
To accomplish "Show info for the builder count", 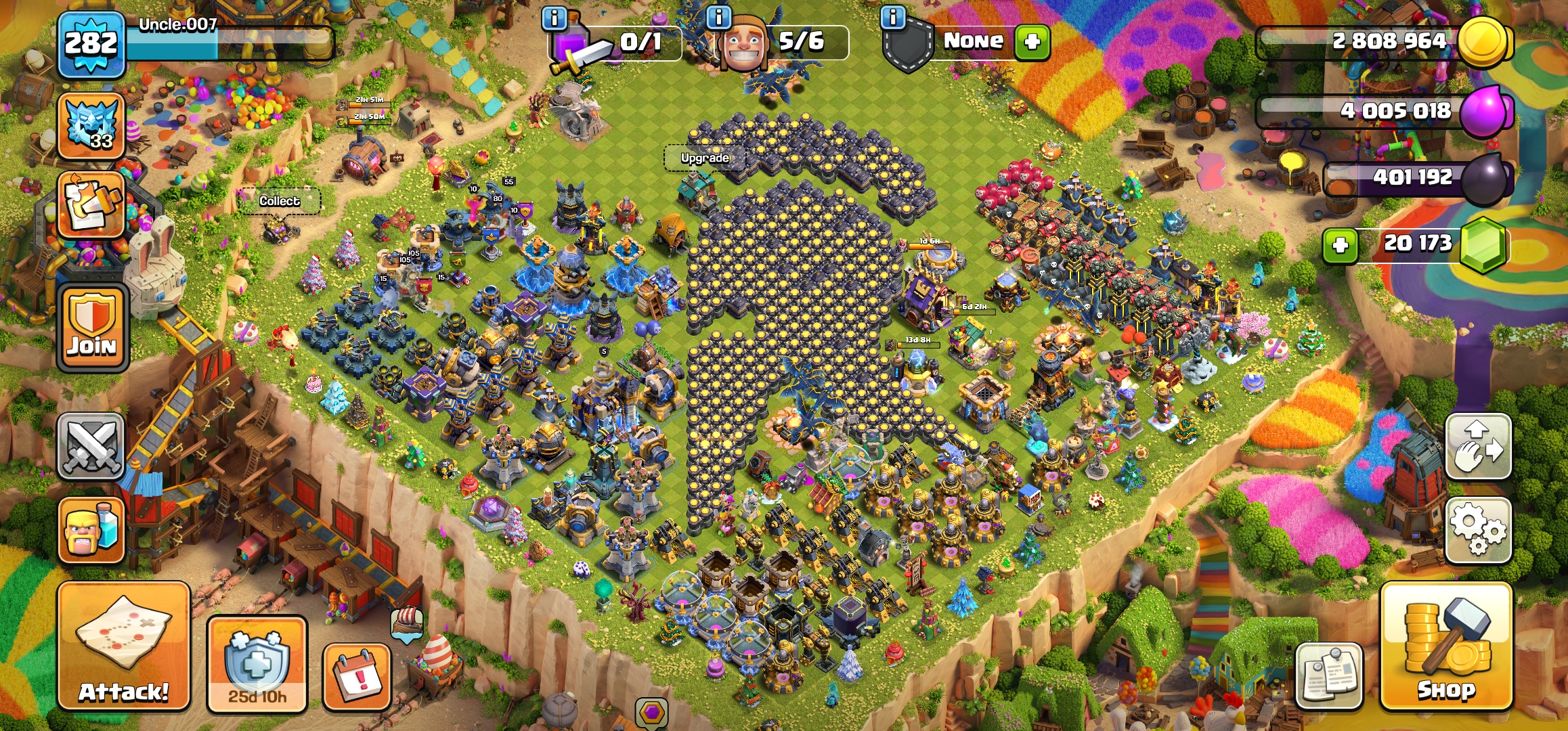I will [x=718, y=18].
